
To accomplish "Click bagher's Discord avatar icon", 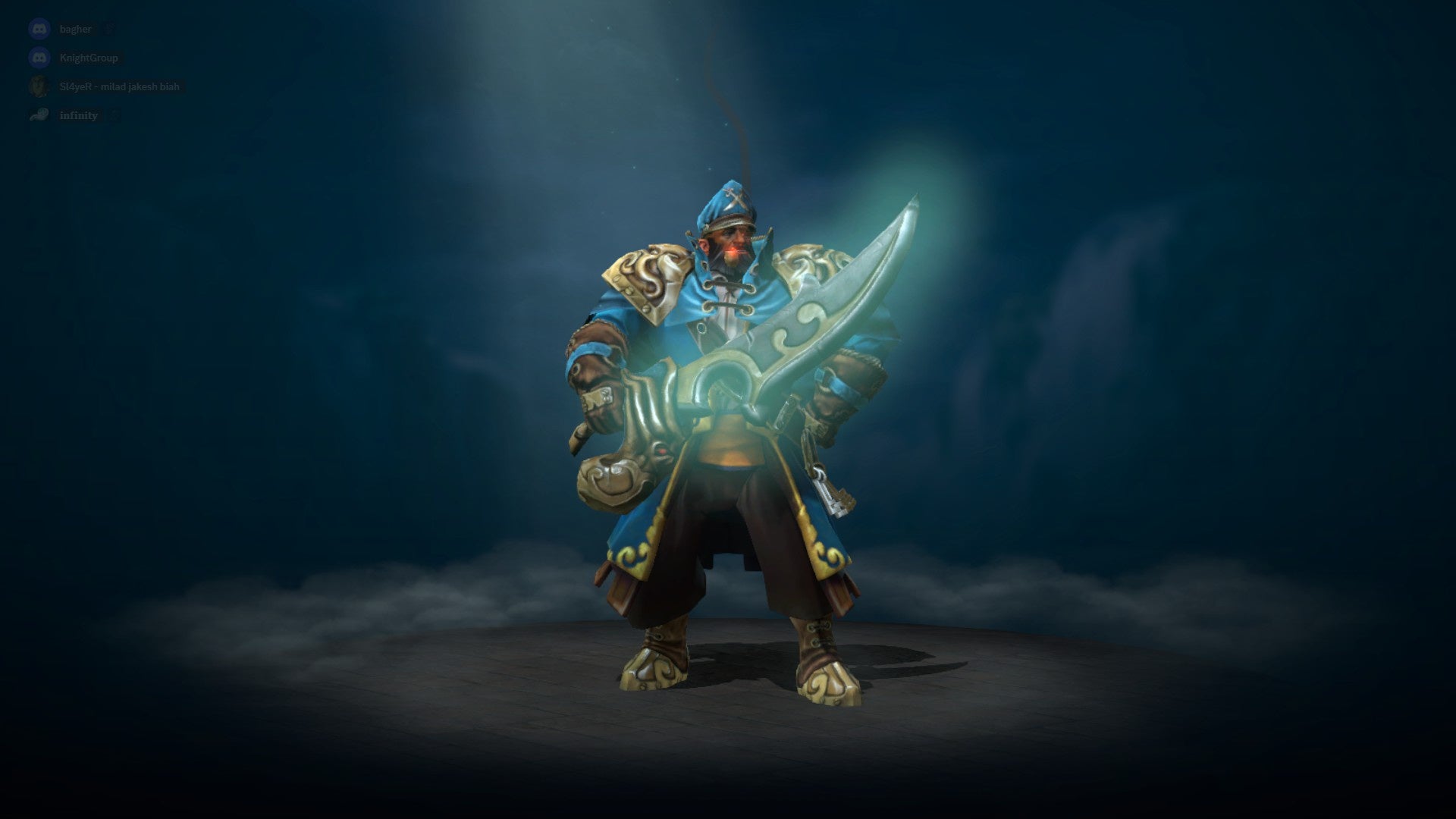I will 39,29.
